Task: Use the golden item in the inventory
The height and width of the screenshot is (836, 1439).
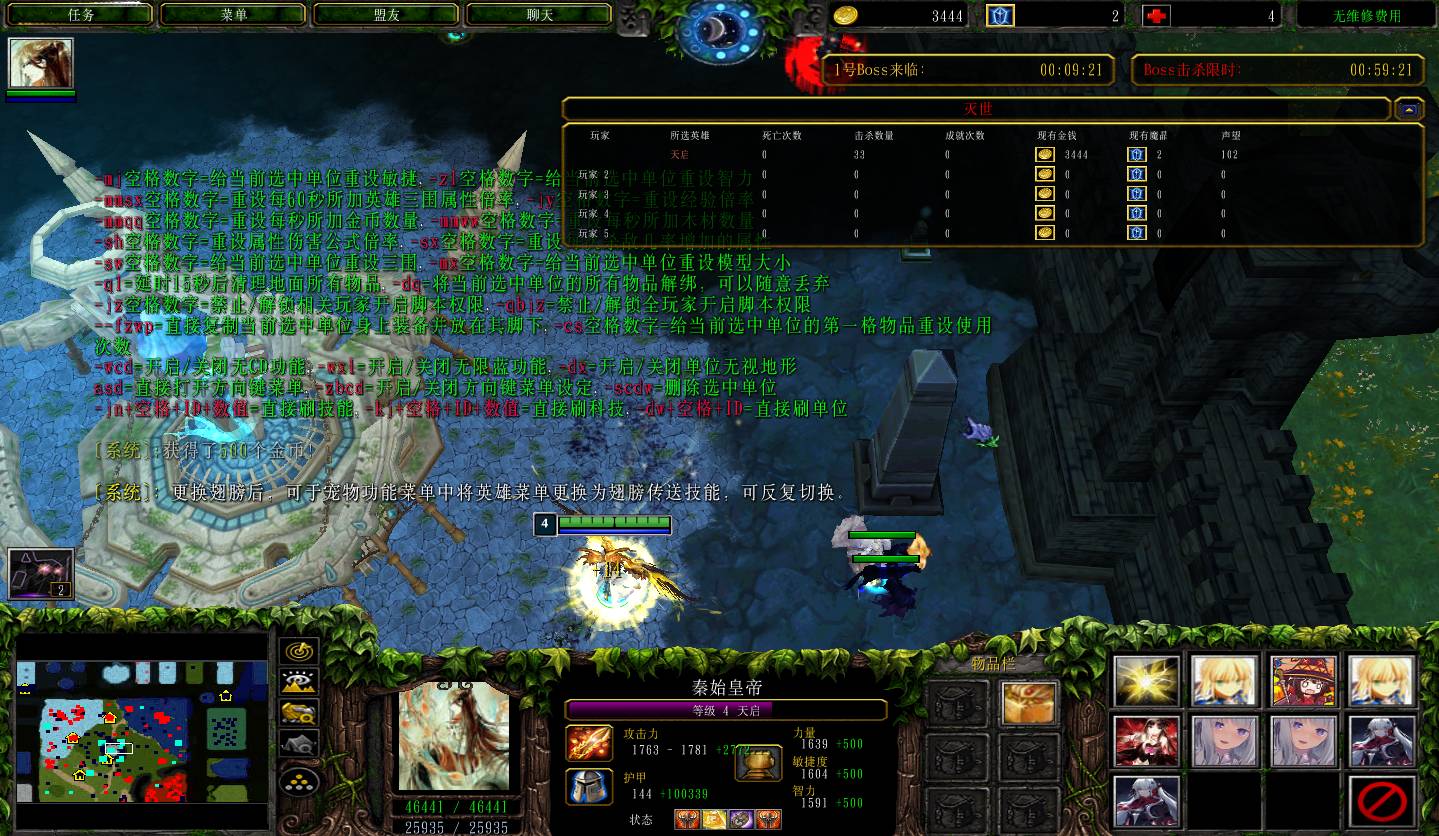Action: point(1029,703)
